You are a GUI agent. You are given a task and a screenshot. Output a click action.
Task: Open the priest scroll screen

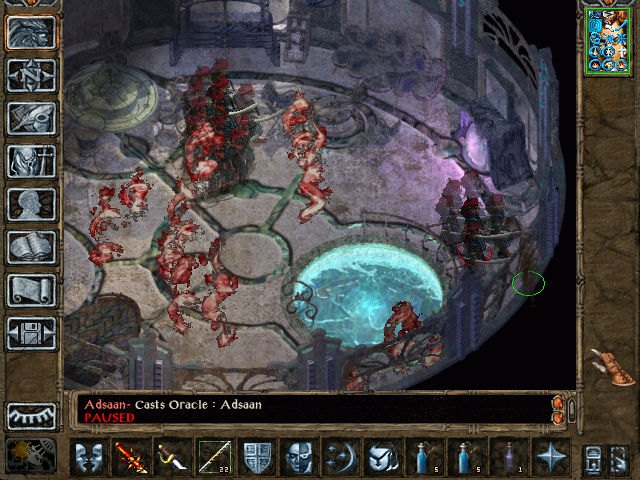[31, 290]
